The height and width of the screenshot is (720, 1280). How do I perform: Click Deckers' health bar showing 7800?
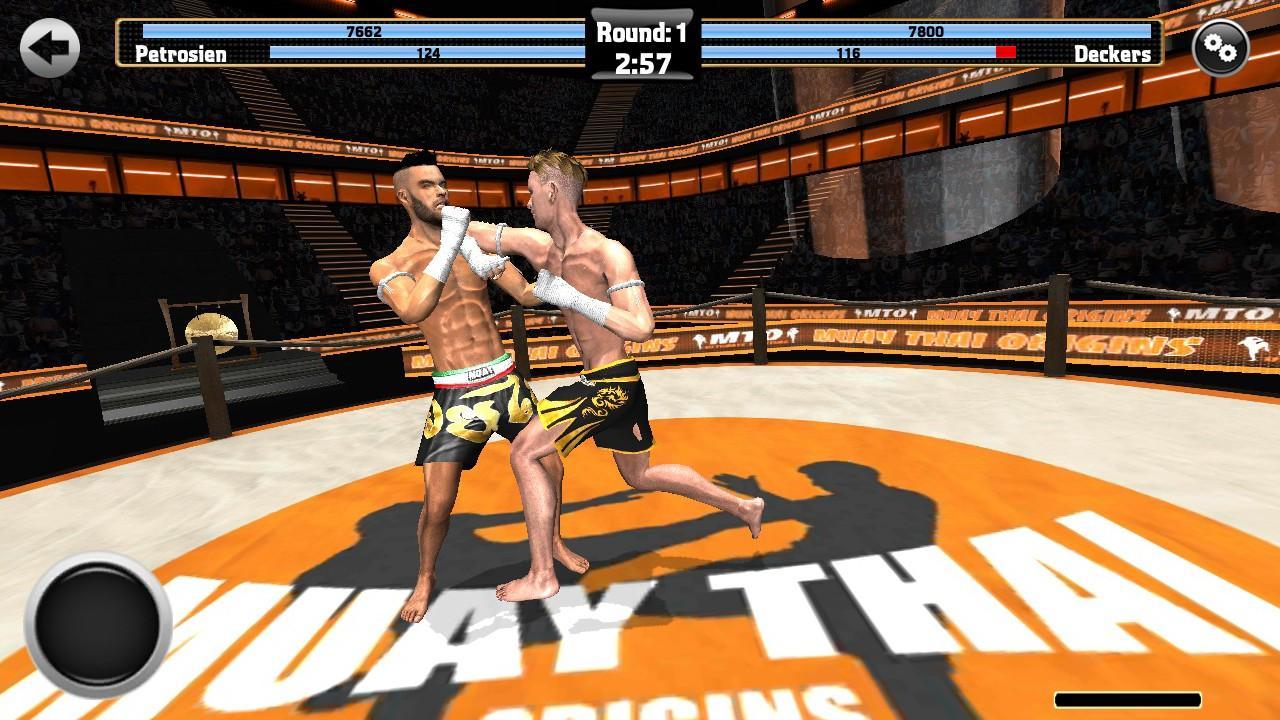click(927, 30)
